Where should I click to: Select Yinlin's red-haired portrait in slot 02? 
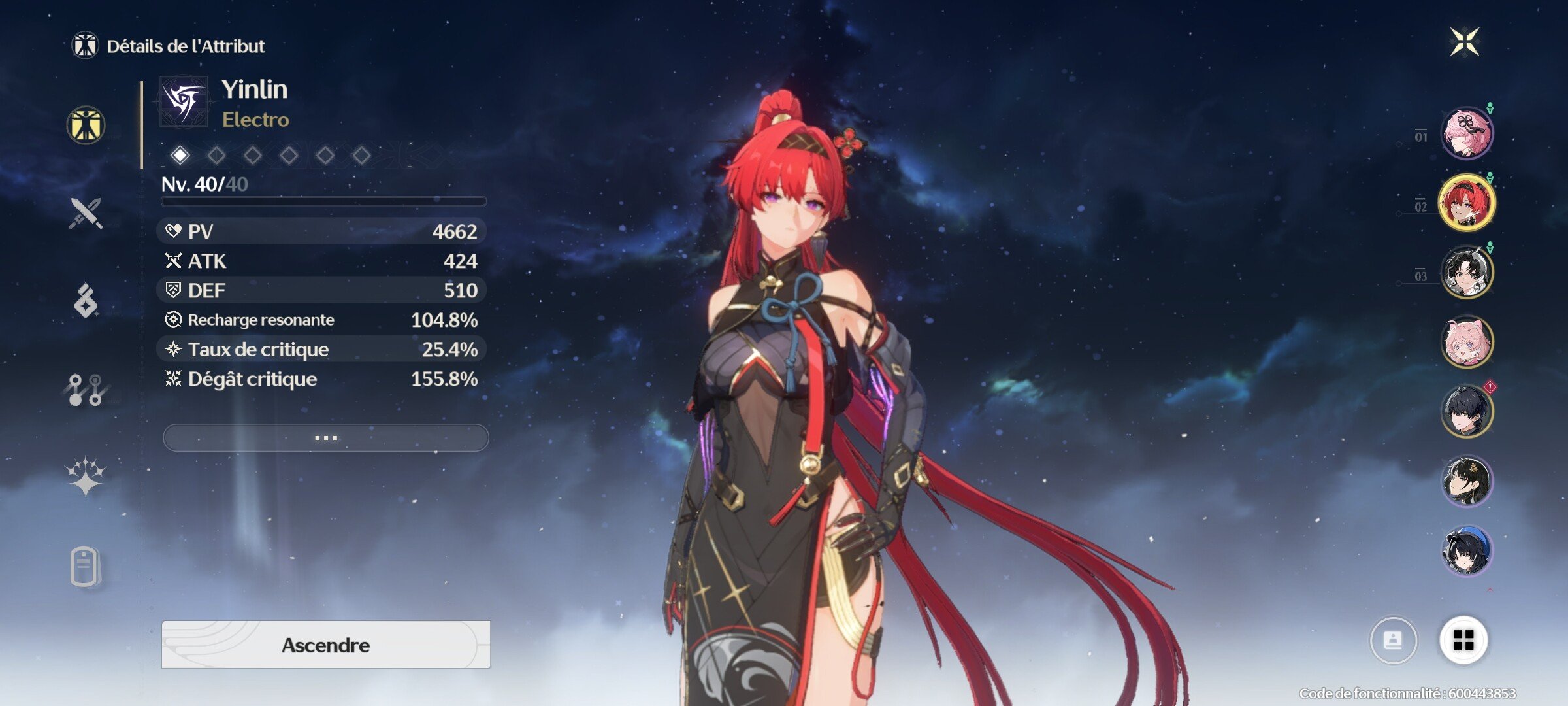pos(1467,203)
